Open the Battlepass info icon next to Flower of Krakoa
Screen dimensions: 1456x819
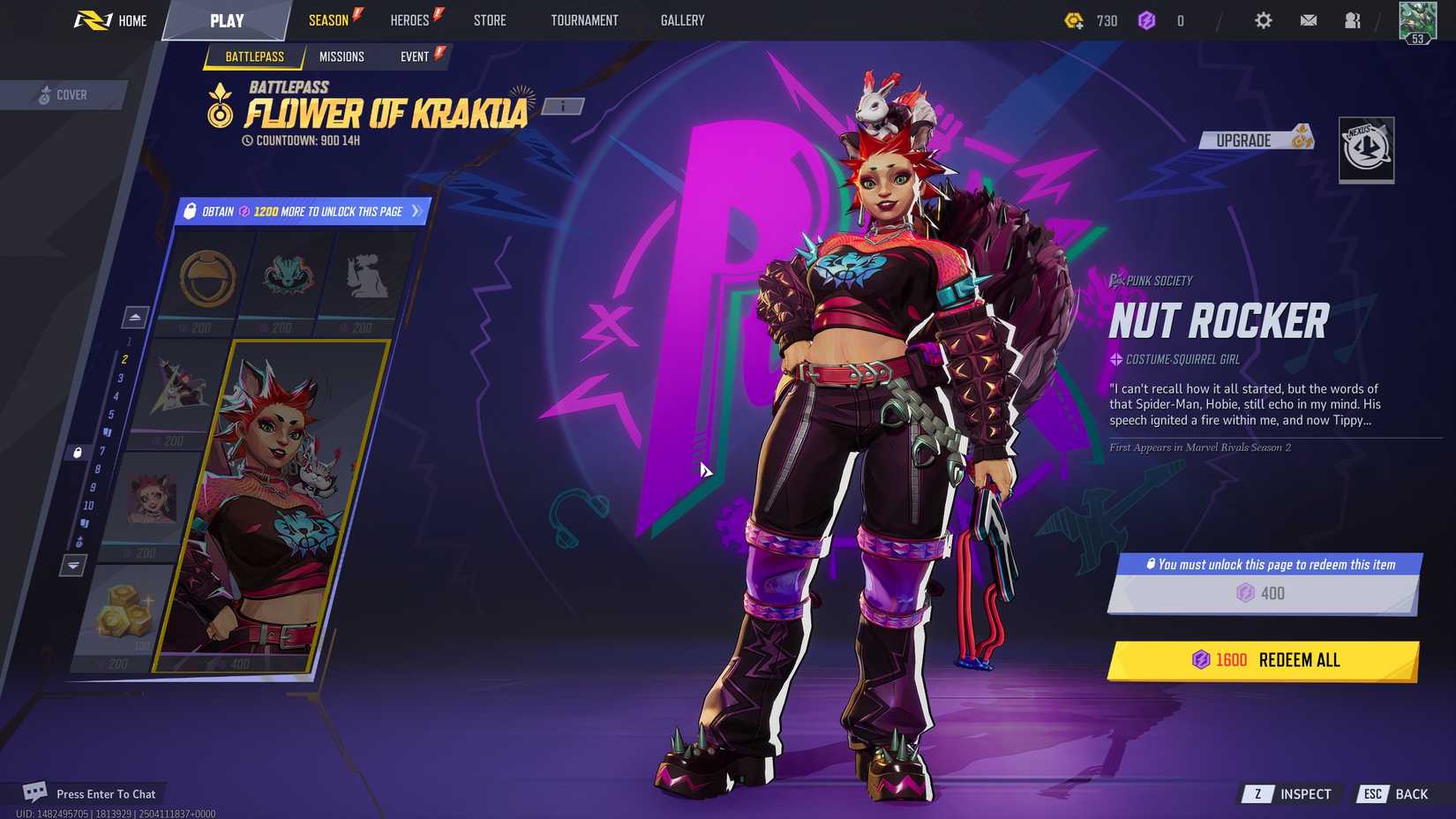pyautogui.click(x=562, y=106)
